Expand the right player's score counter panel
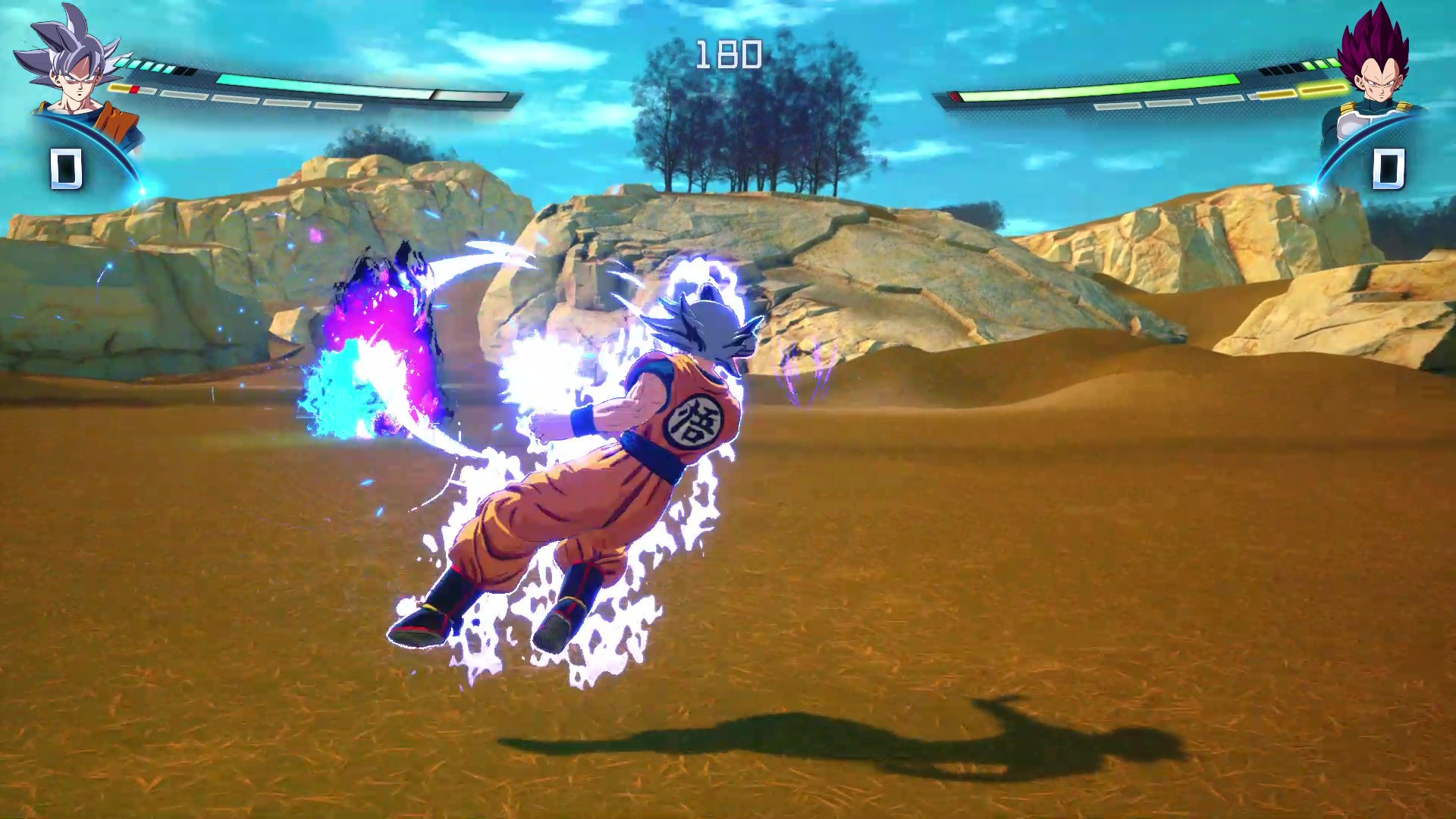 point(1390,168)
